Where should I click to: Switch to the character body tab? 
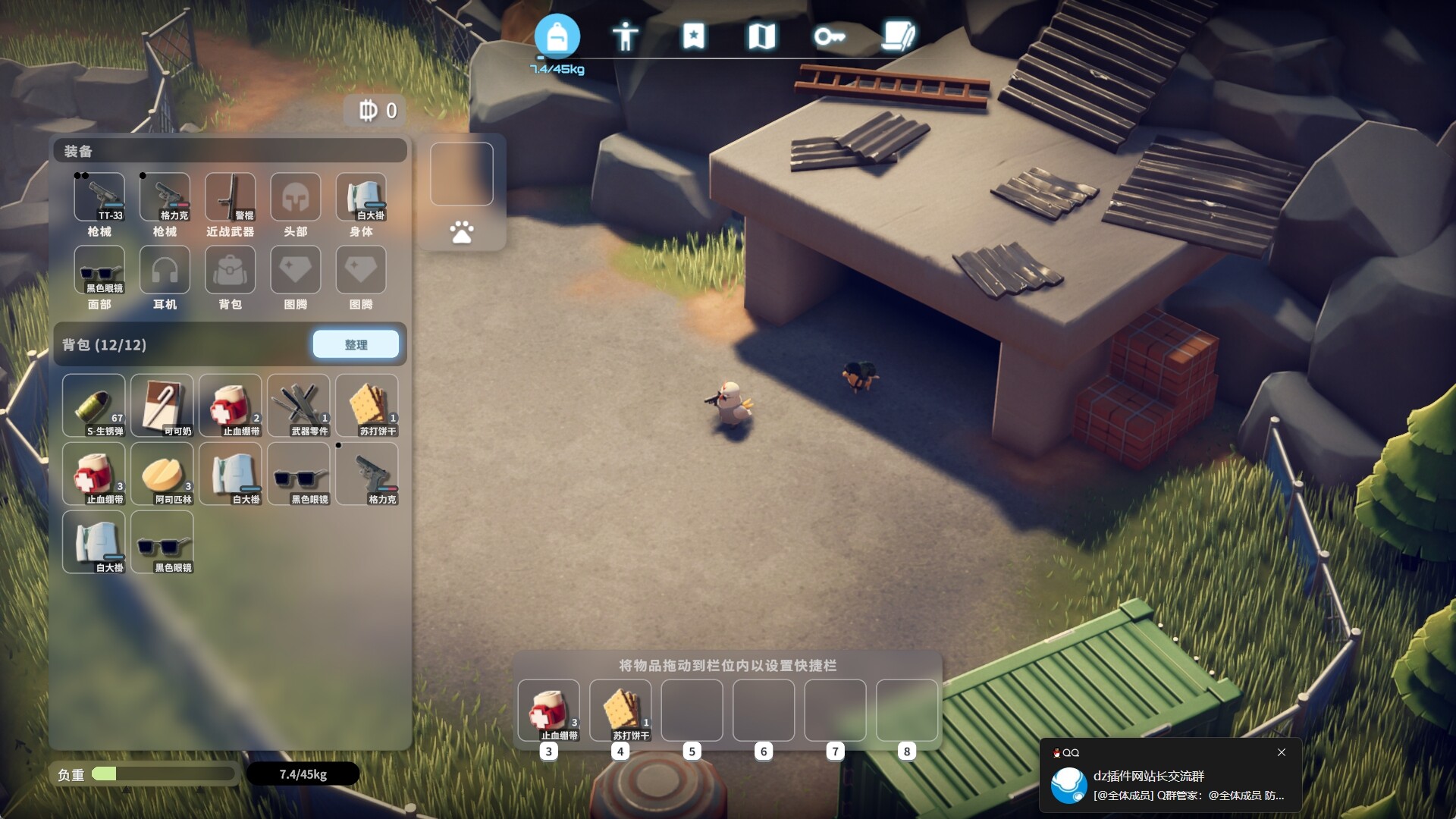(x=626, y=36)
